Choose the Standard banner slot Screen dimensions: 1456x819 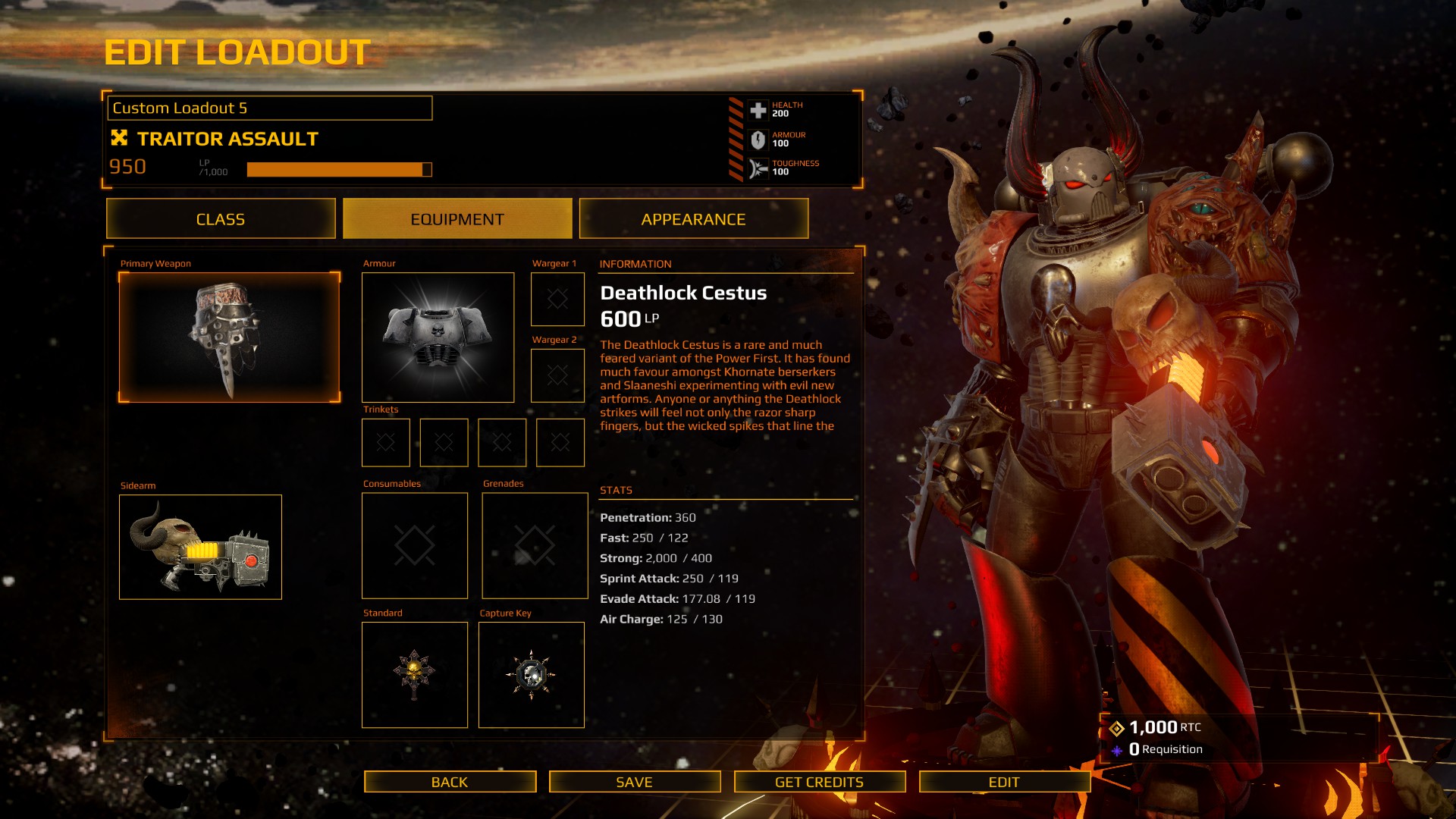click(x=415, y=675)
